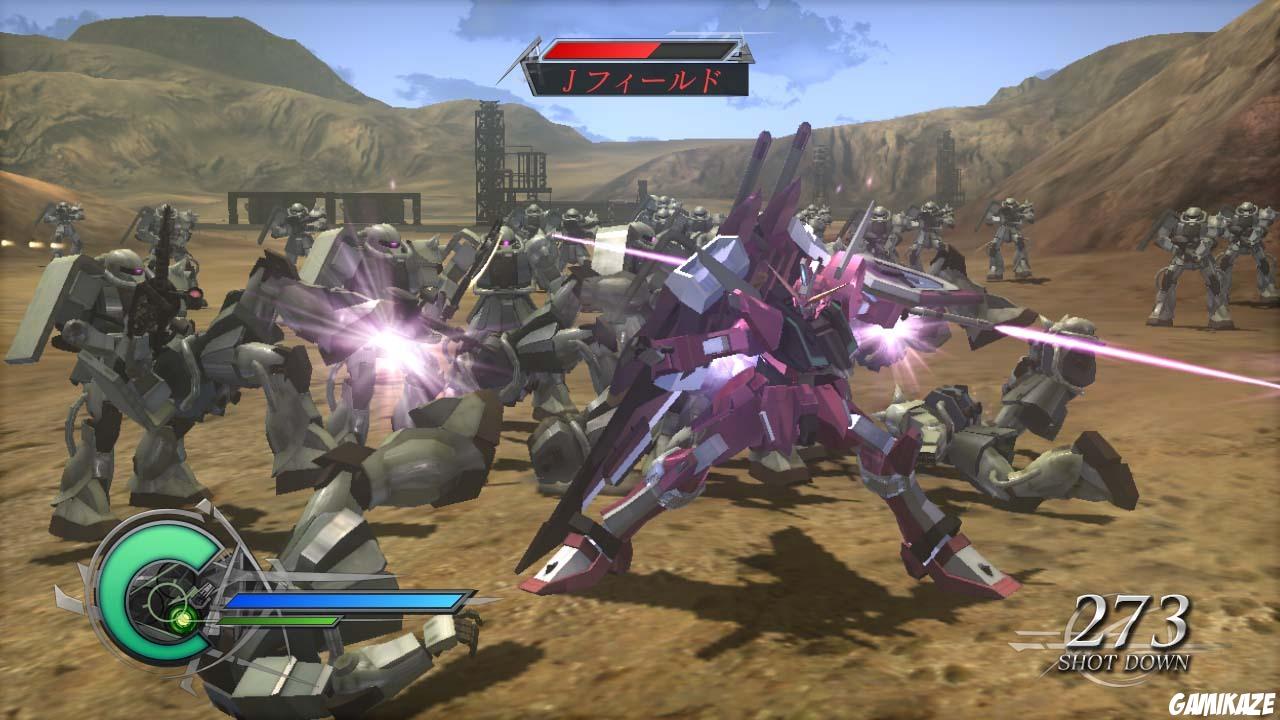
Task: Click the glowing green core indicator
Action: pos(183,619)
